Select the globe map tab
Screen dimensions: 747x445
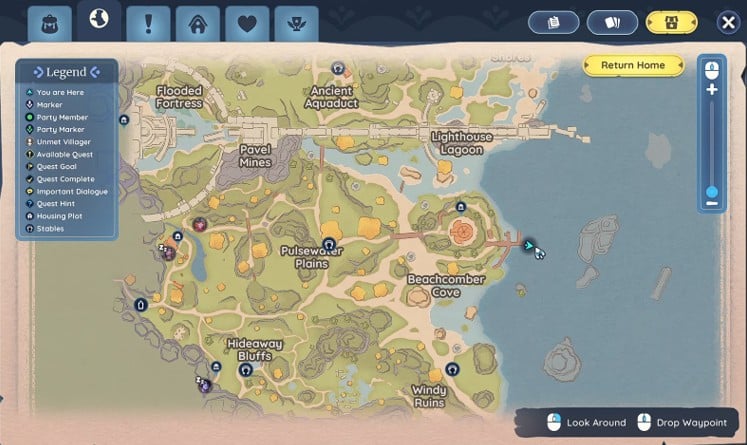(98, 19)
